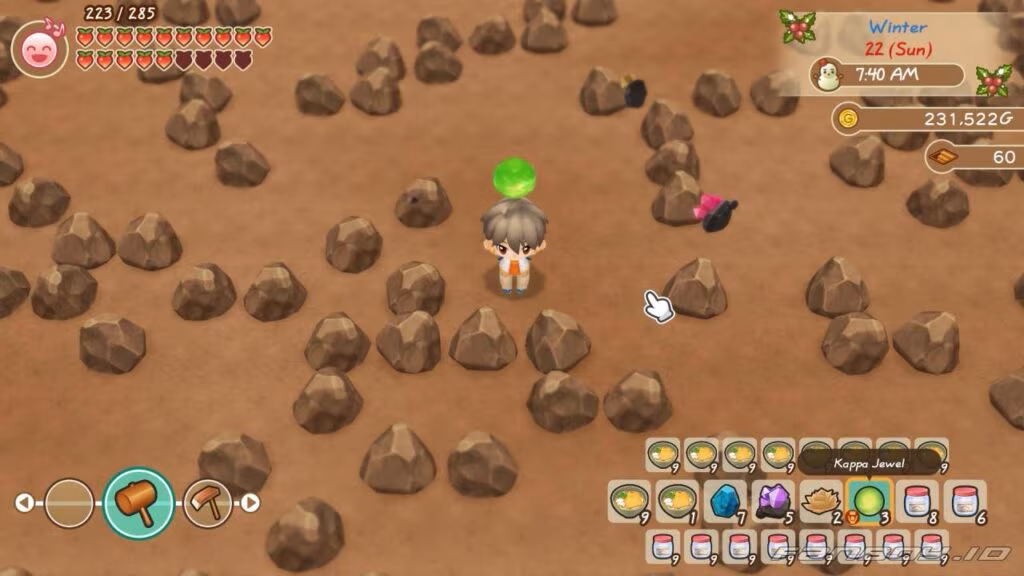Choose the purple amethyst crystal slot
Screen dimensions: 1024x576
pos(772,500)
